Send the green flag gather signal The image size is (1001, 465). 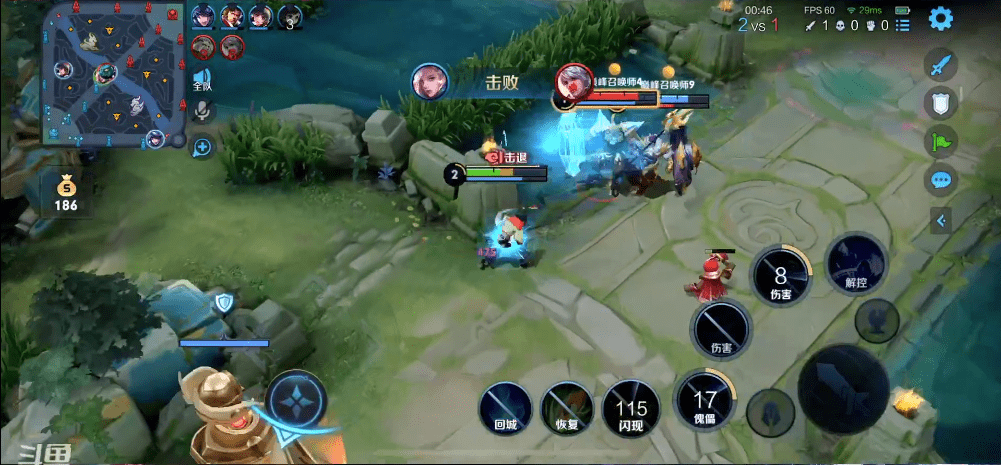[x=940, y=141]
